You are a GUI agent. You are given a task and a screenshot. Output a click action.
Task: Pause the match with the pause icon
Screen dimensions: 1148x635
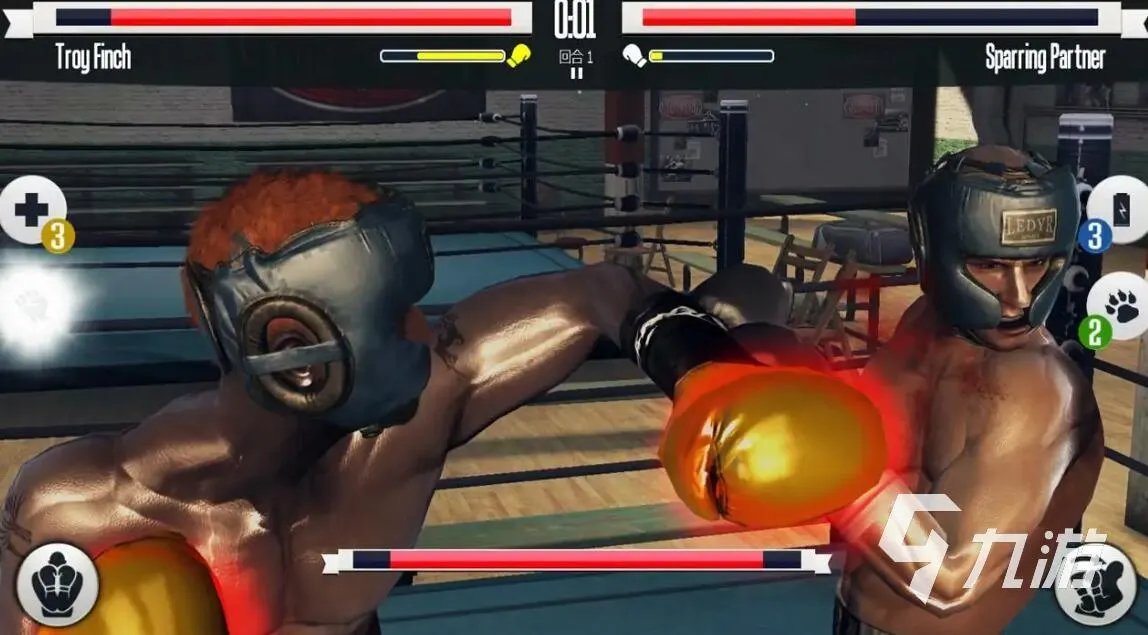click(x=575, y=73)
